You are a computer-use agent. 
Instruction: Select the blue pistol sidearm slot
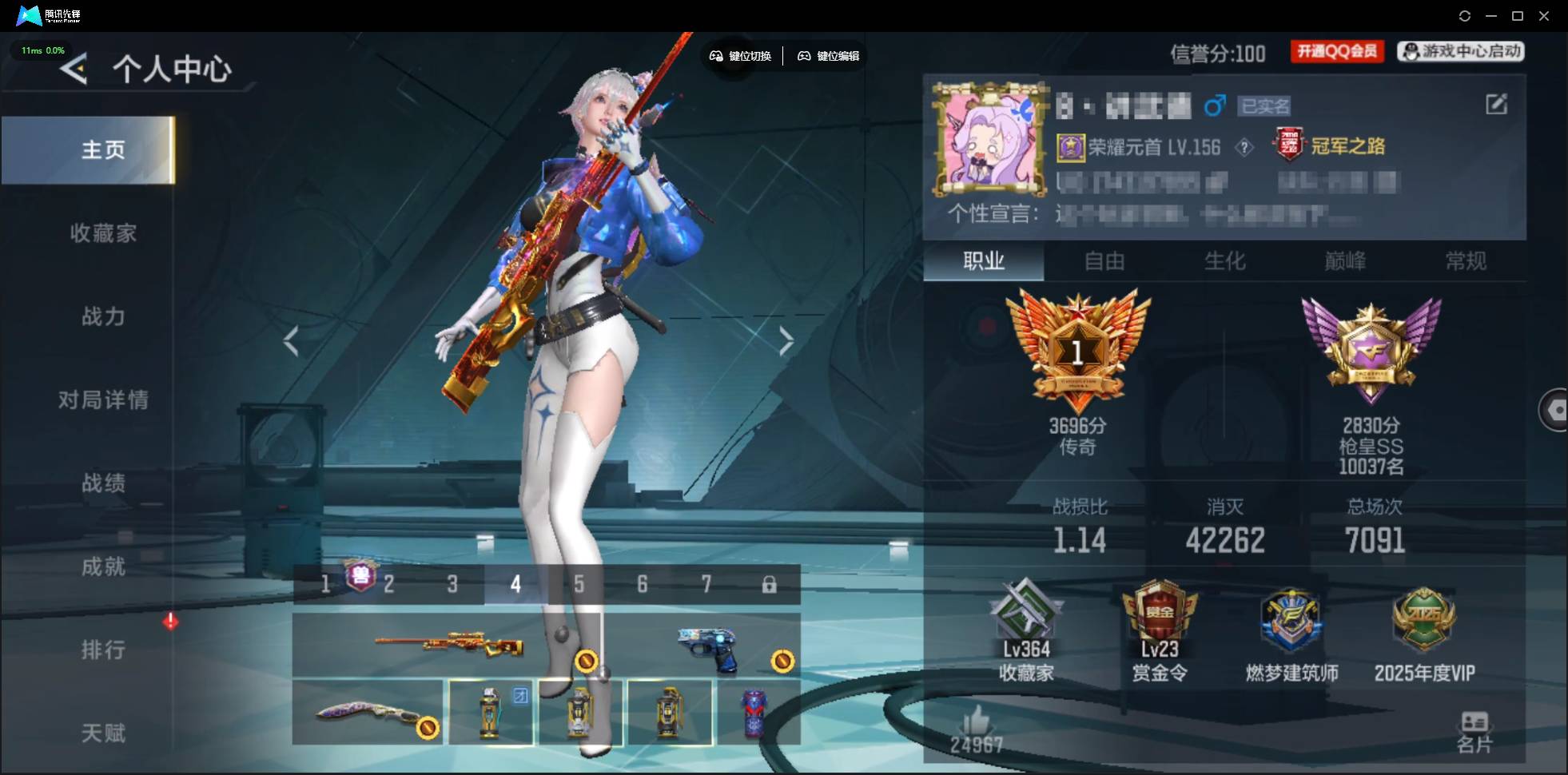click(x=706, y=646)
